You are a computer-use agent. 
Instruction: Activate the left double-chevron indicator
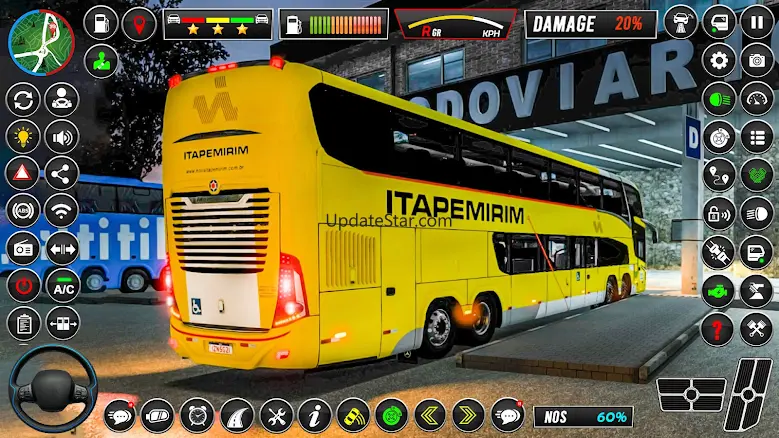tap(430, 414)
